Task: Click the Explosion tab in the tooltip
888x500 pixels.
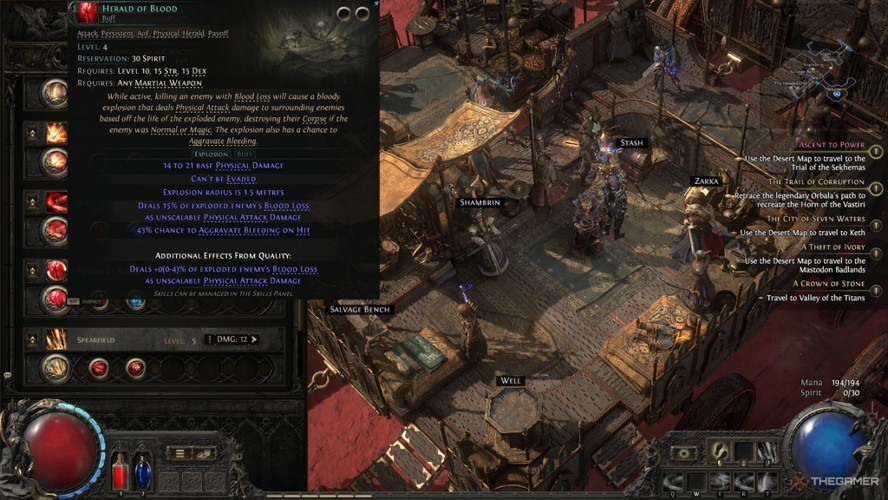Action: (x=211, y=155)
